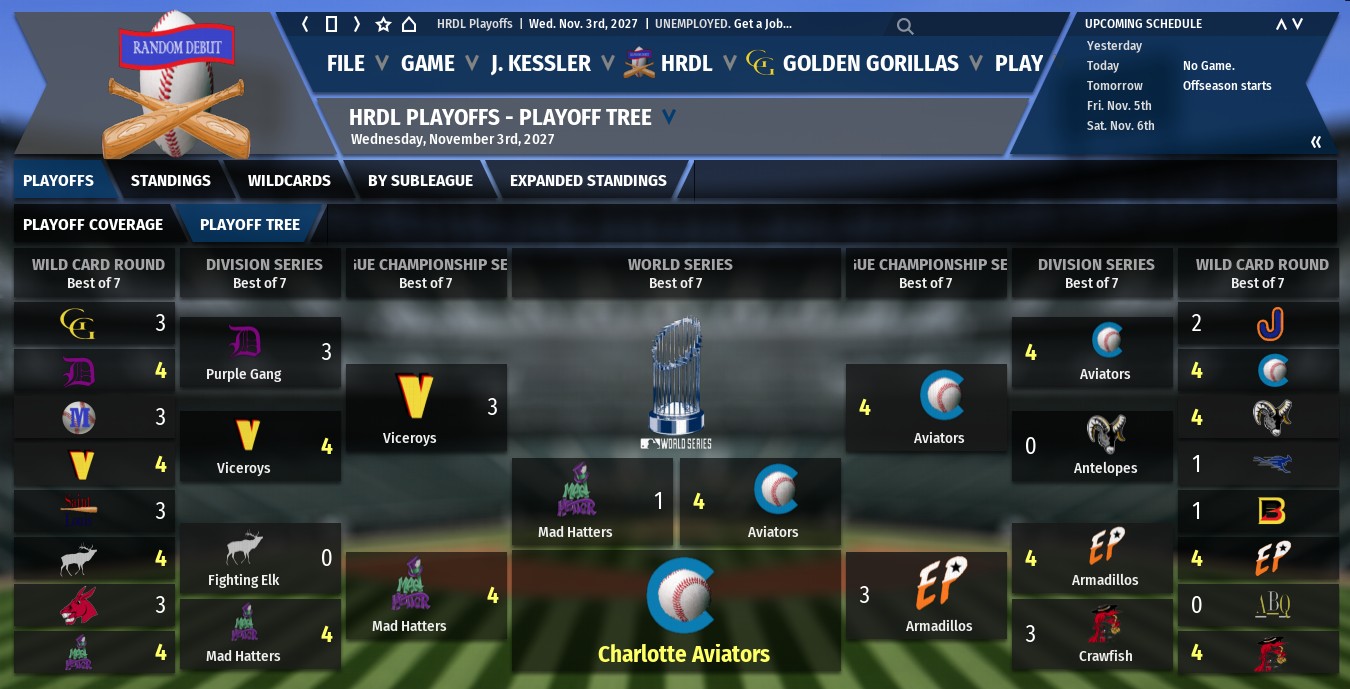Open the GOLDEN GORILLAS team menu

pyautogui.click(x=853, y=63)
